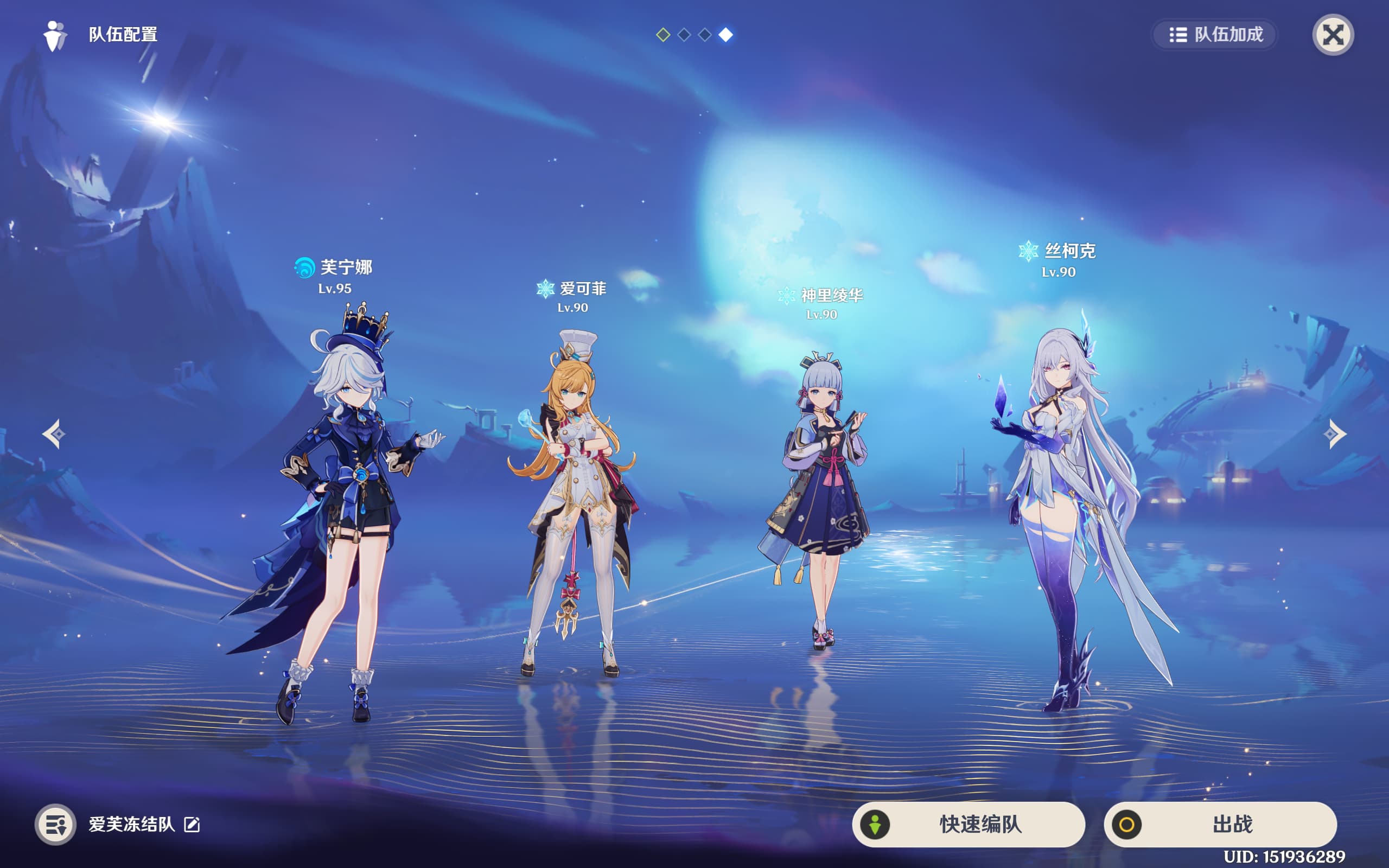This screenshot has height=868, width=1389.
Task: Jump to the first party page diamond
Action: 663,35
